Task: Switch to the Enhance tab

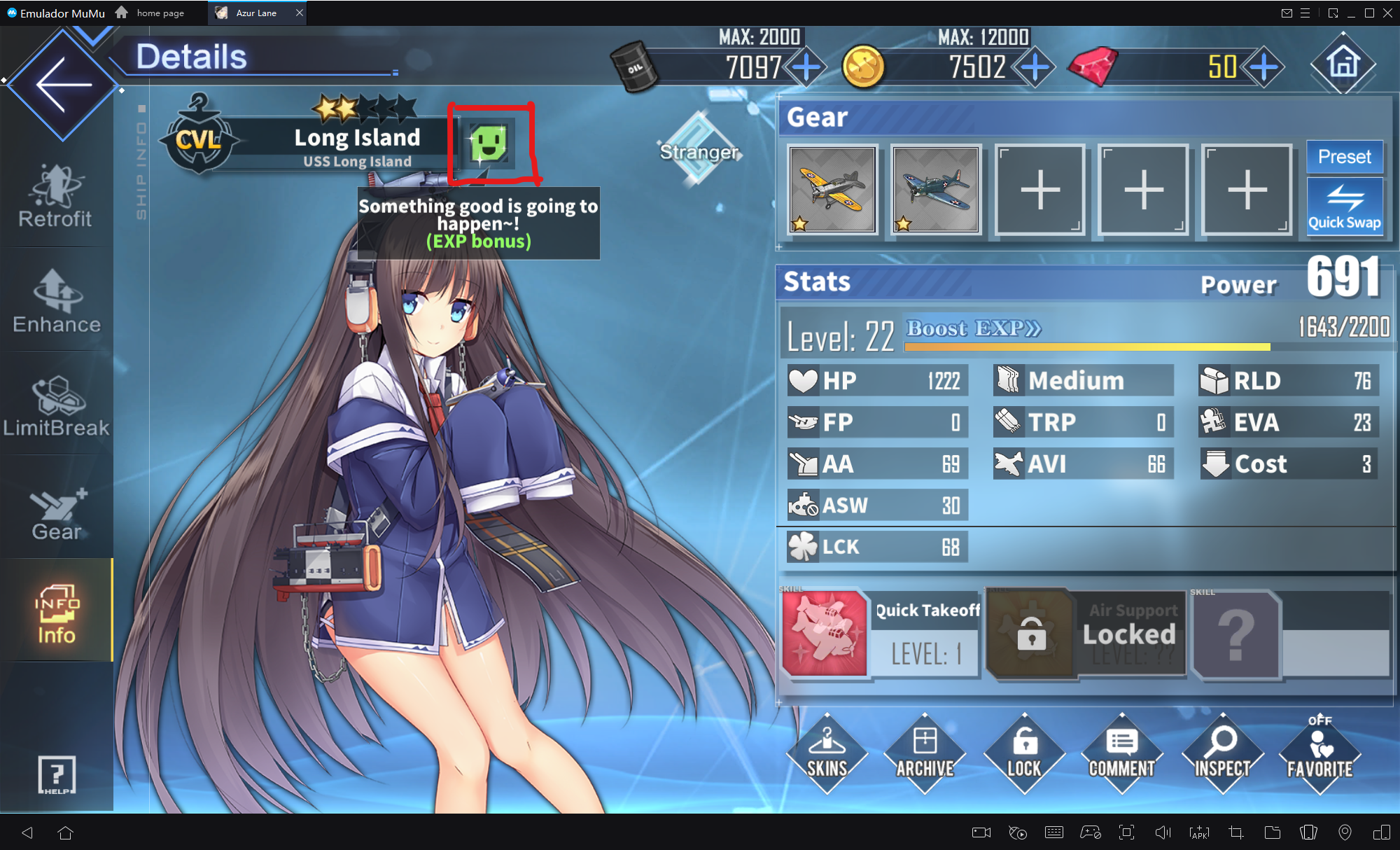Action: tap(57, 302)
